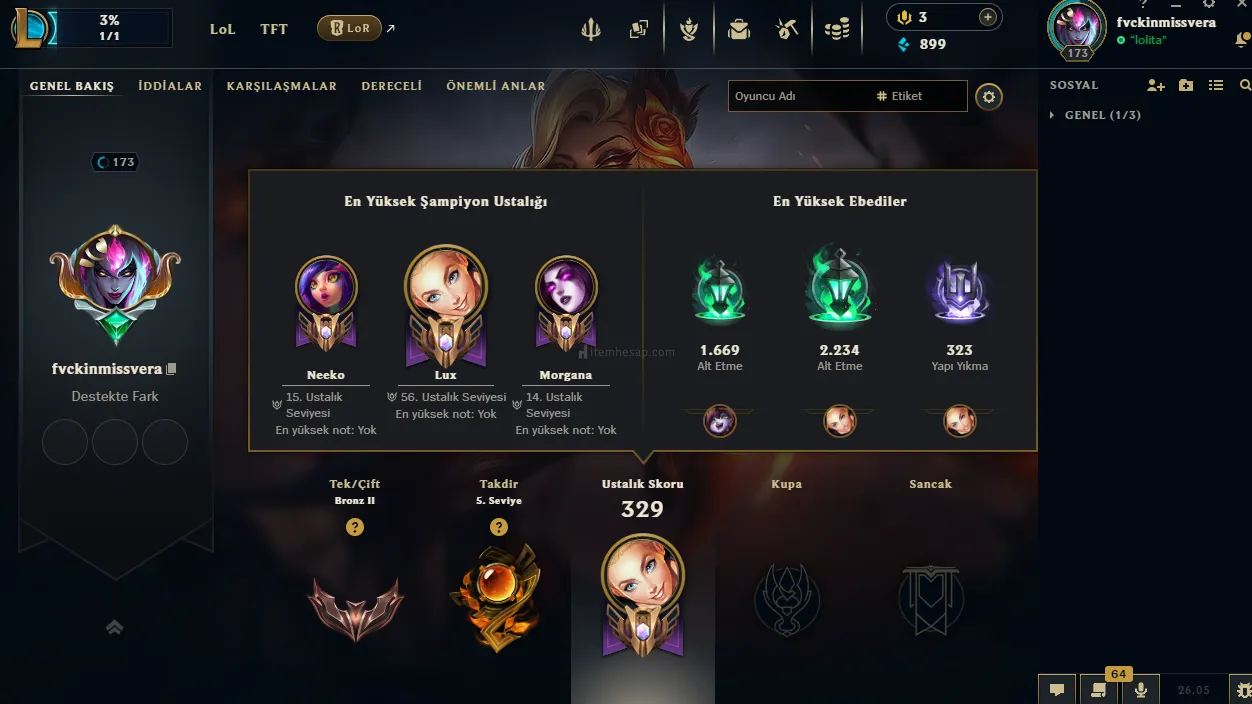Screen dimensions: 1252x704
Task: Open profile settings gear beside the search field
Action: [x=989, y=97]
